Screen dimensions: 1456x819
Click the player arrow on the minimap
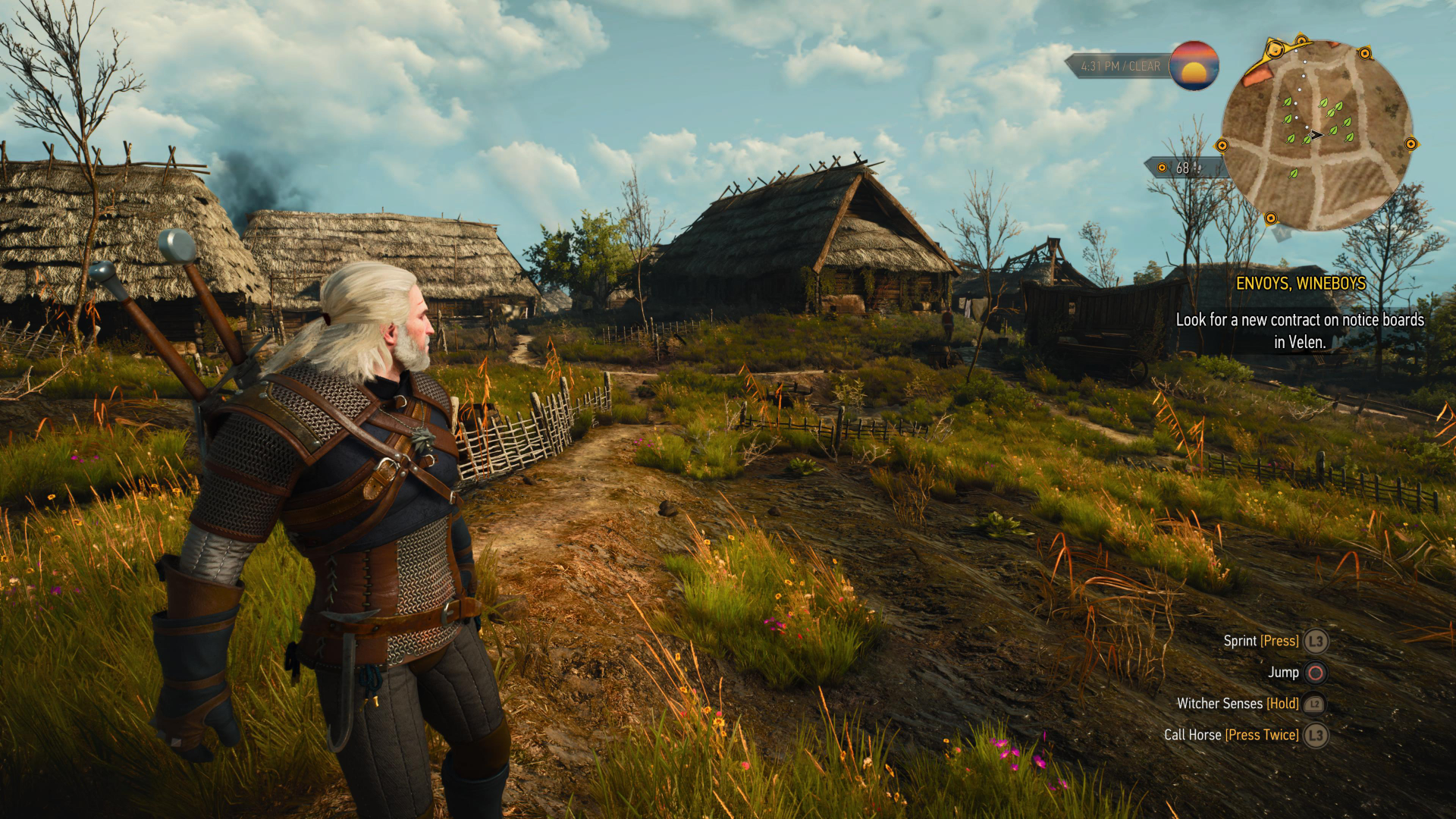click(1317, 135)
